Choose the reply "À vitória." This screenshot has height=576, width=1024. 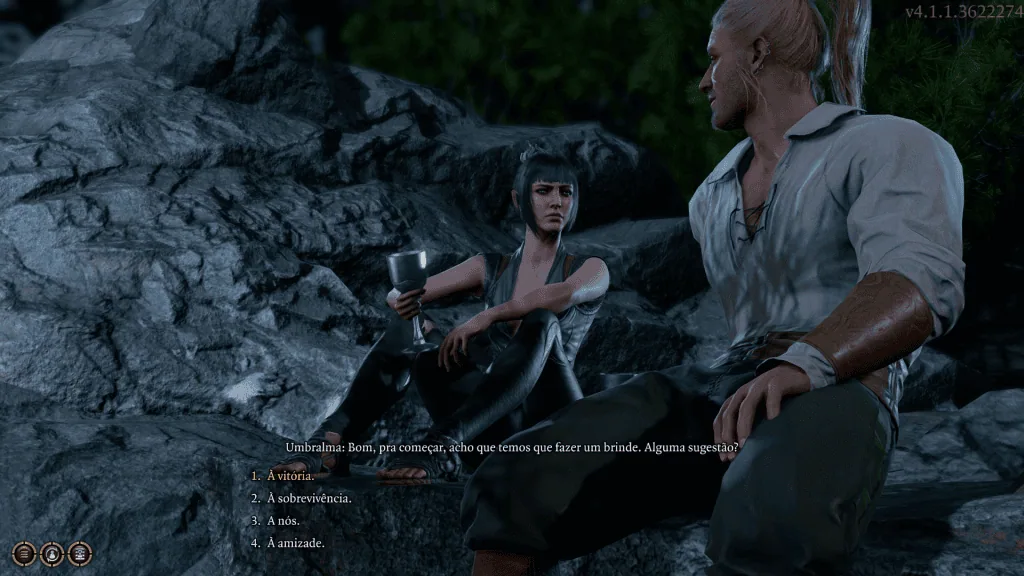coord(290,476)
